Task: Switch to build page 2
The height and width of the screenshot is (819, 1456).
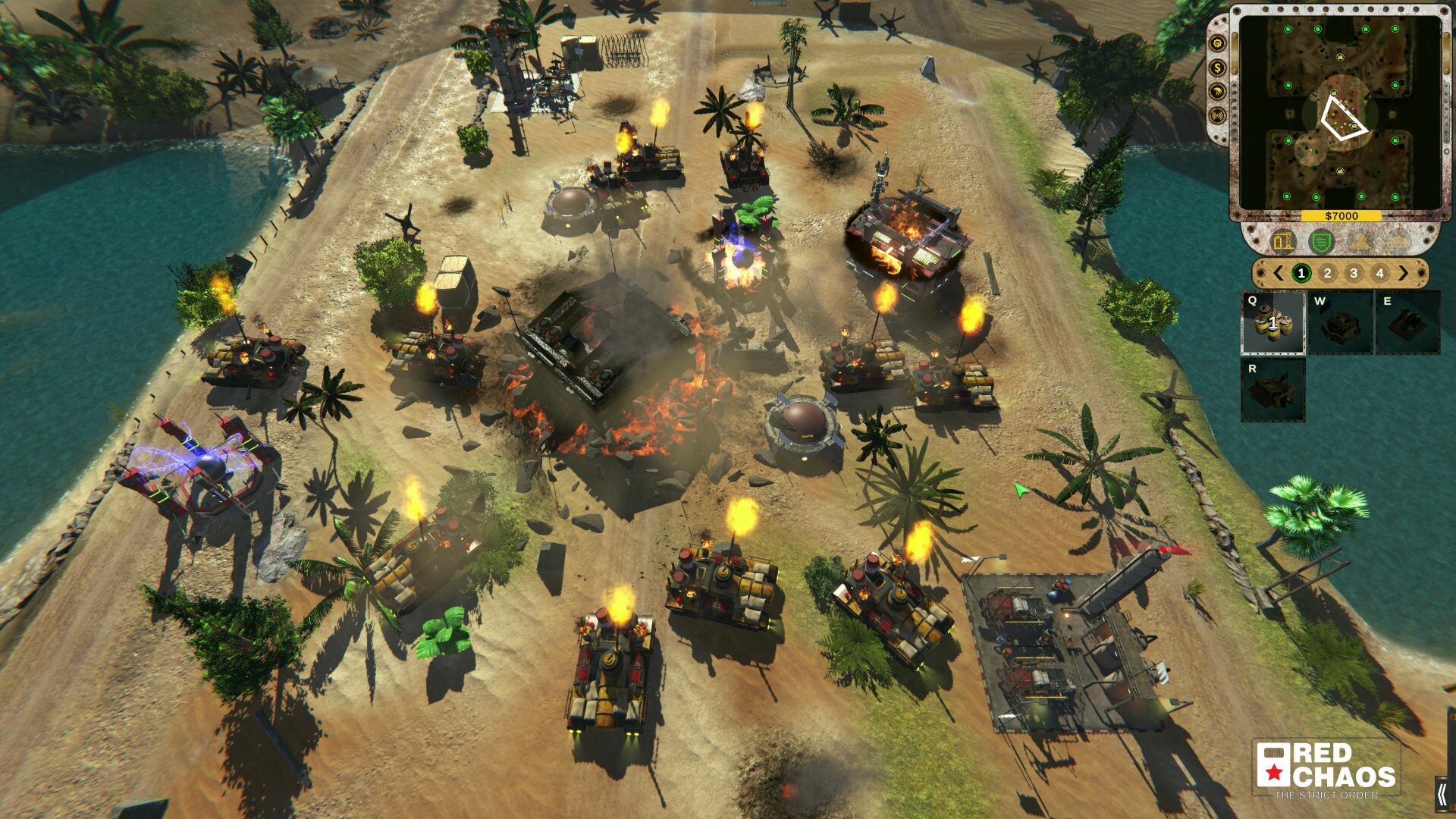Action: tap(1327, 272)
